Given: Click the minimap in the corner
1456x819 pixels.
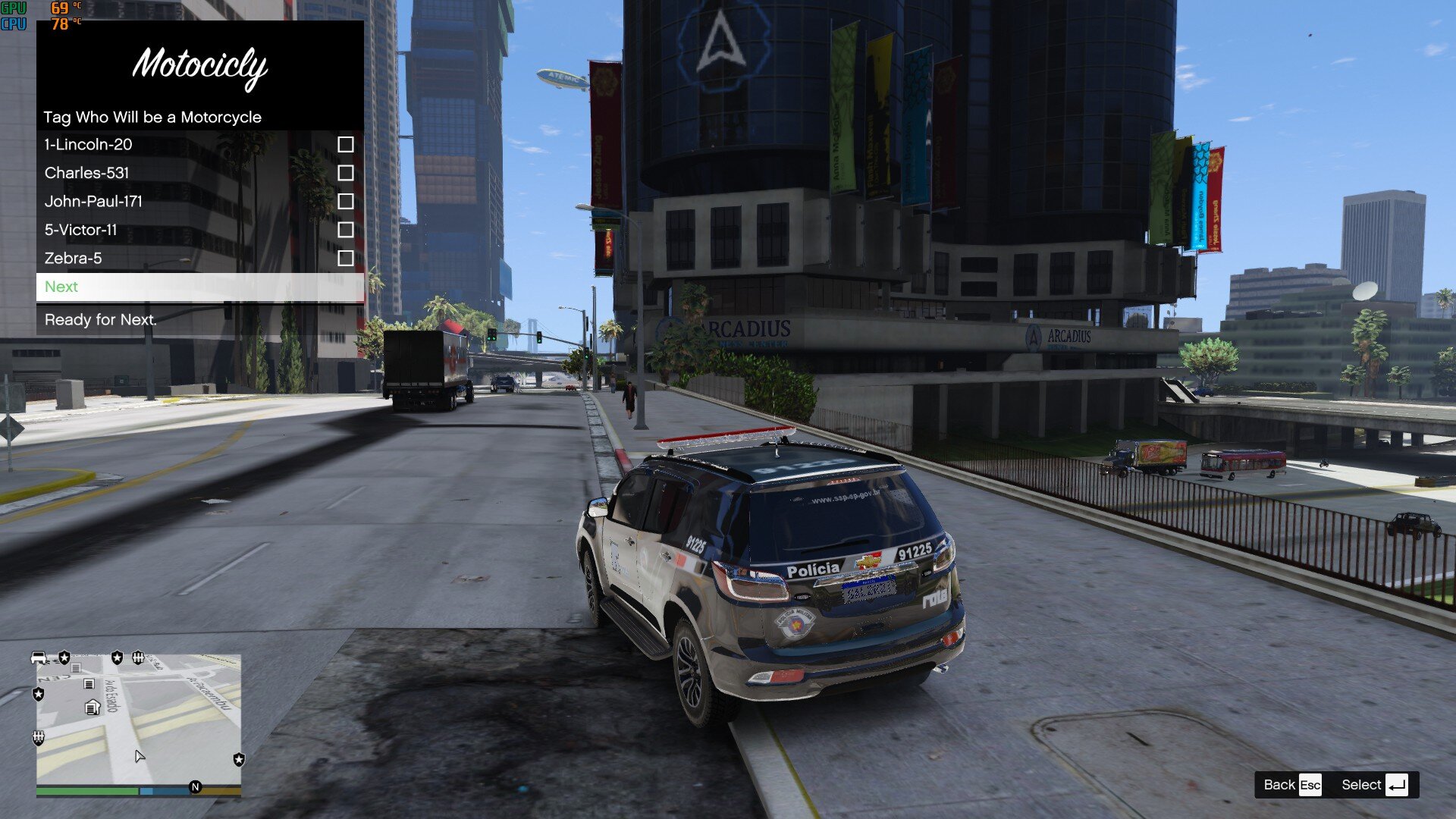Looking at the screenshot, I should [x=139, y=719].
